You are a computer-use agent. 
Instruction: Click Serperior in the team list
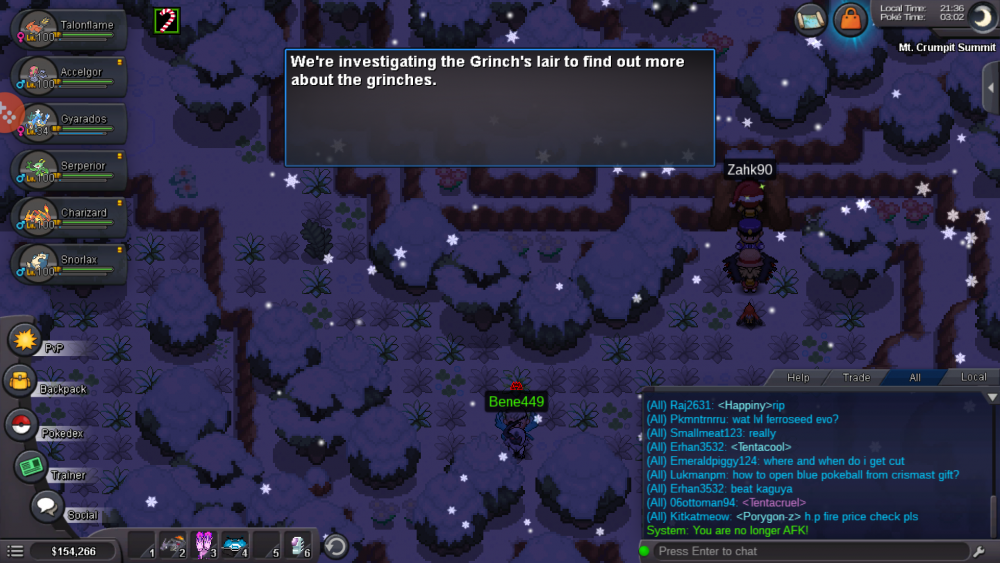tap(68, 170)
